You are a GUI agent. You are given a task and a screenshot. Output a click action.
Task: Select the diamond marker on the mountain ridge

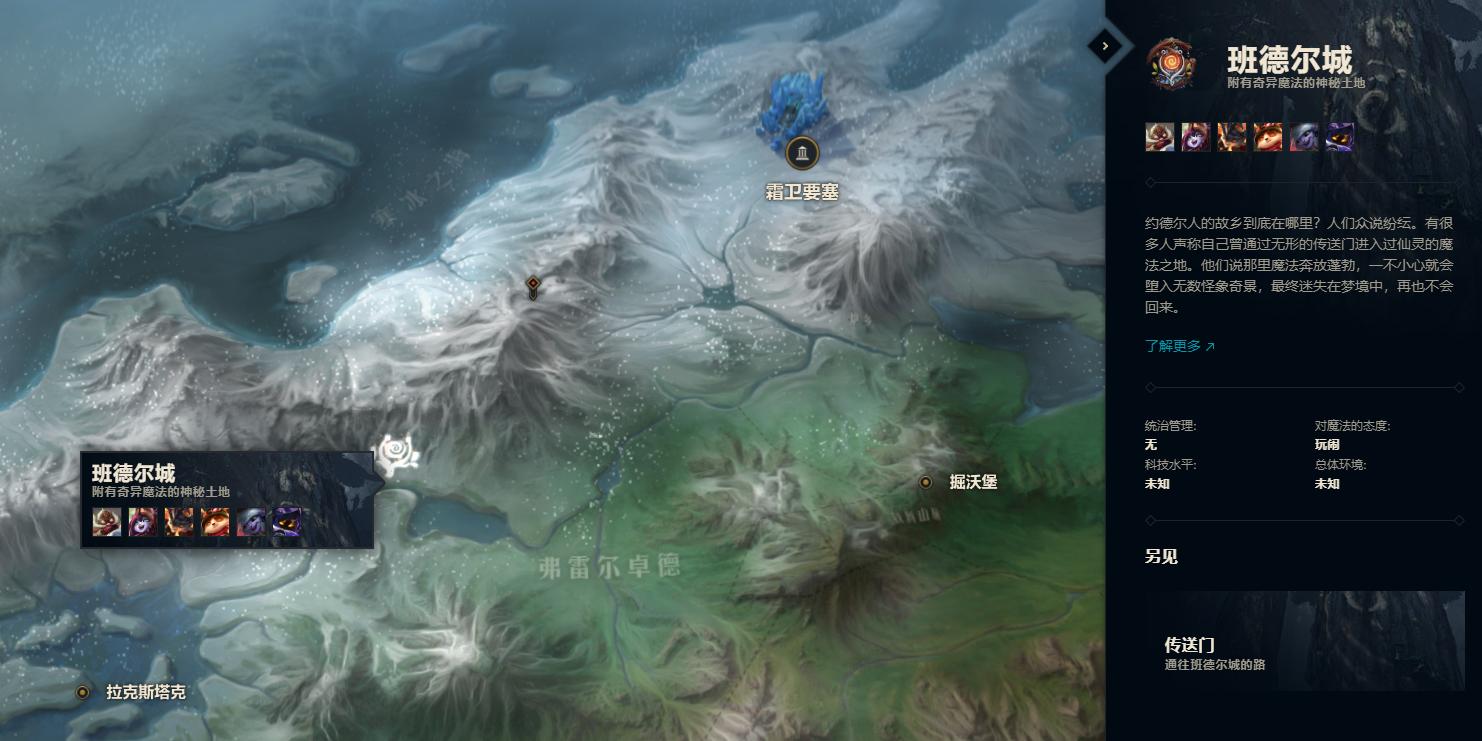pyautogui.click(x=531, y=285)
